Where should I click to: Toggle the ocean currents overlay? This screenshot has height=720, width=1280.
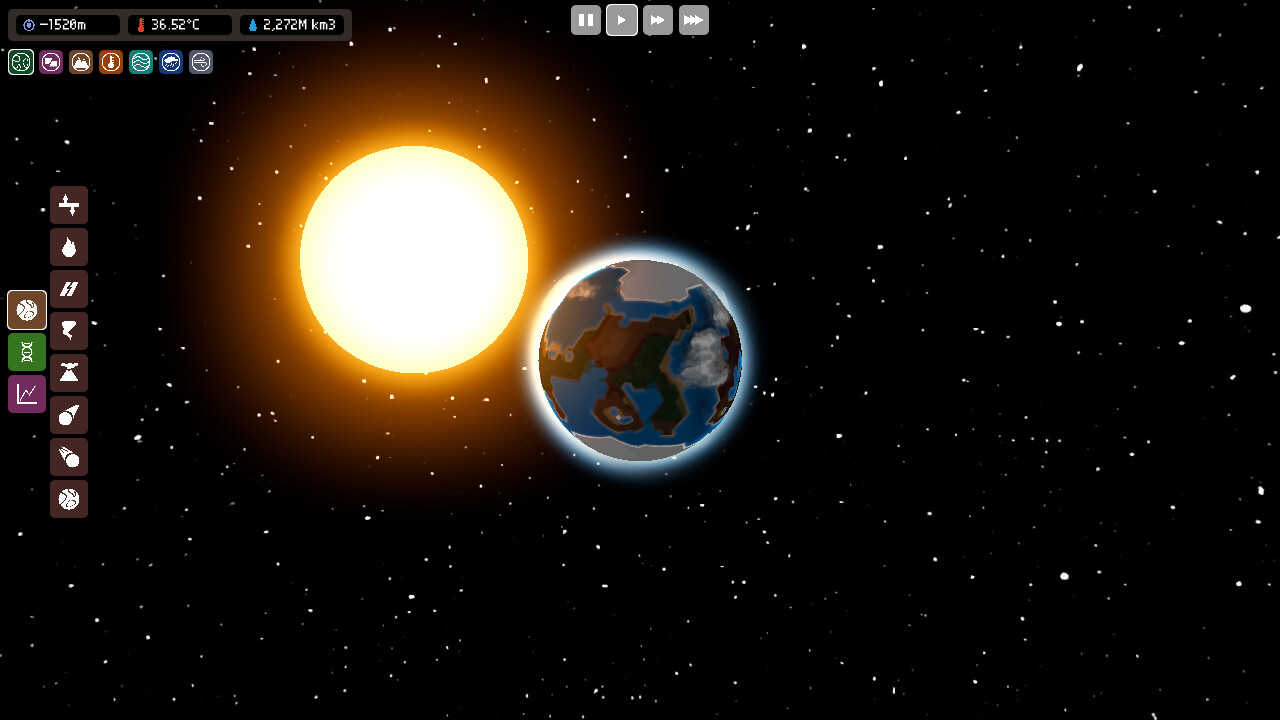click(x=140, y=62)
